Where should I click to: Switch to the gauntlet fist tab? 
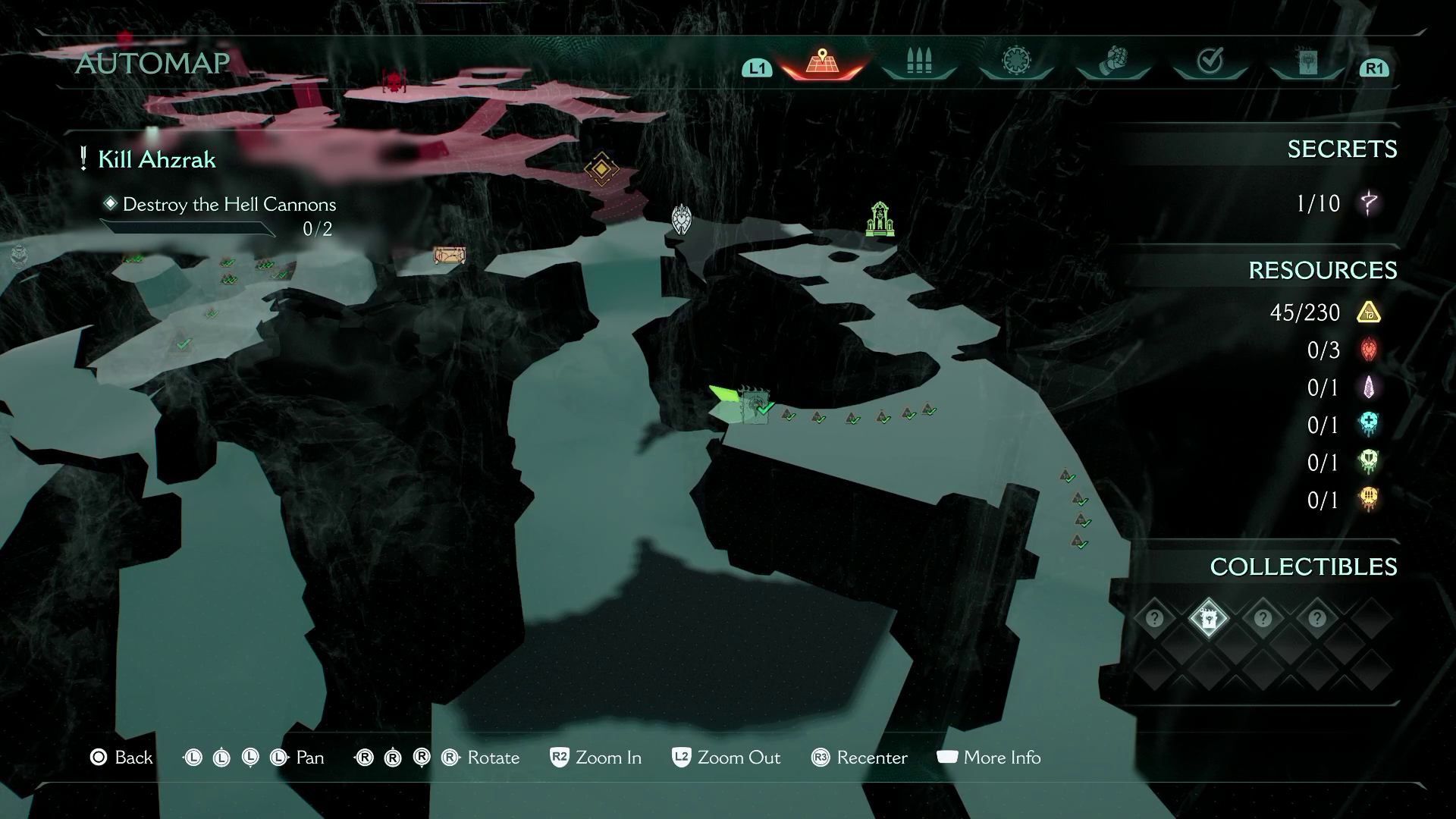point(1112,61)
